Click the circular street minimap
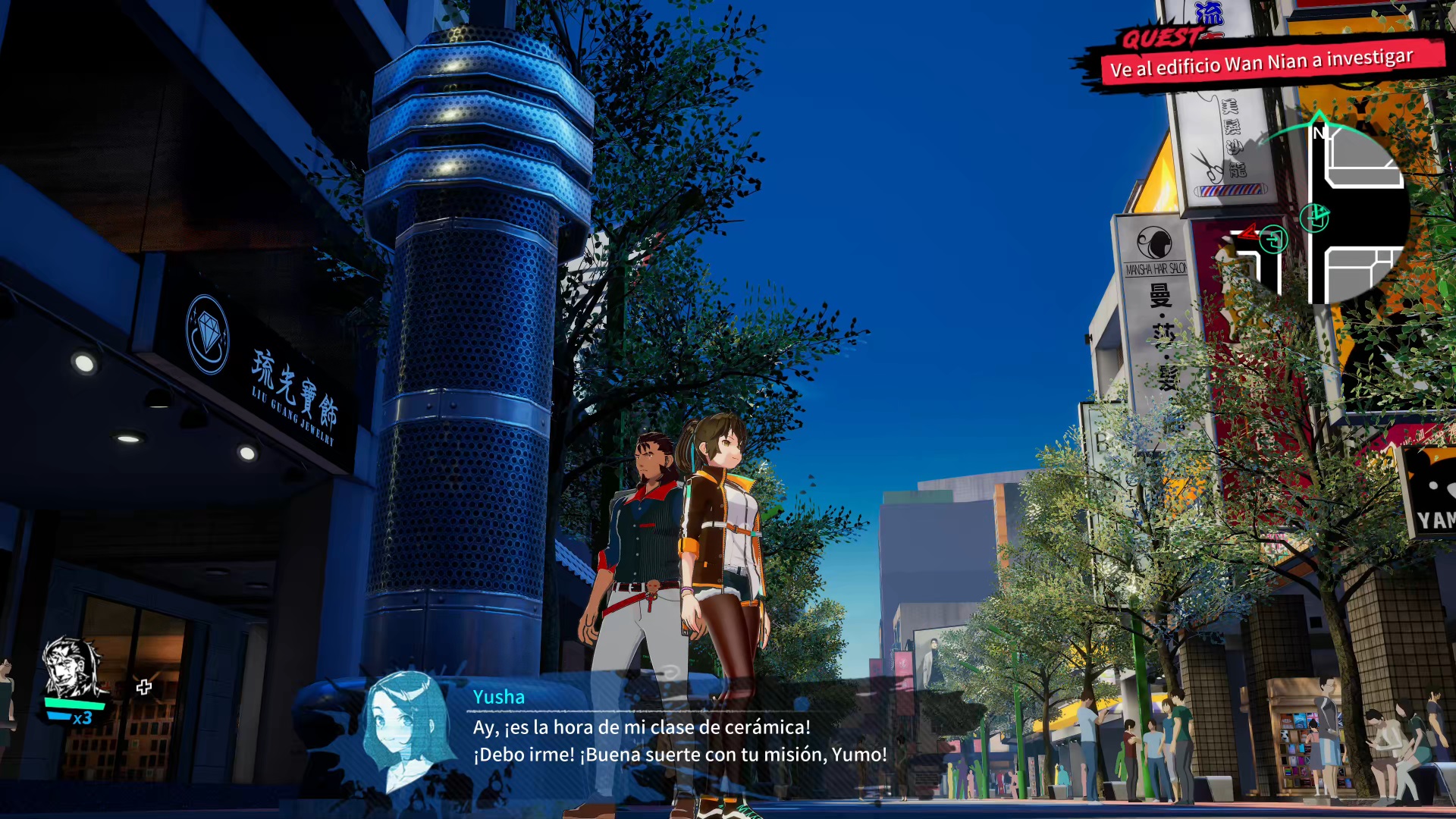 coord(1335,214)
